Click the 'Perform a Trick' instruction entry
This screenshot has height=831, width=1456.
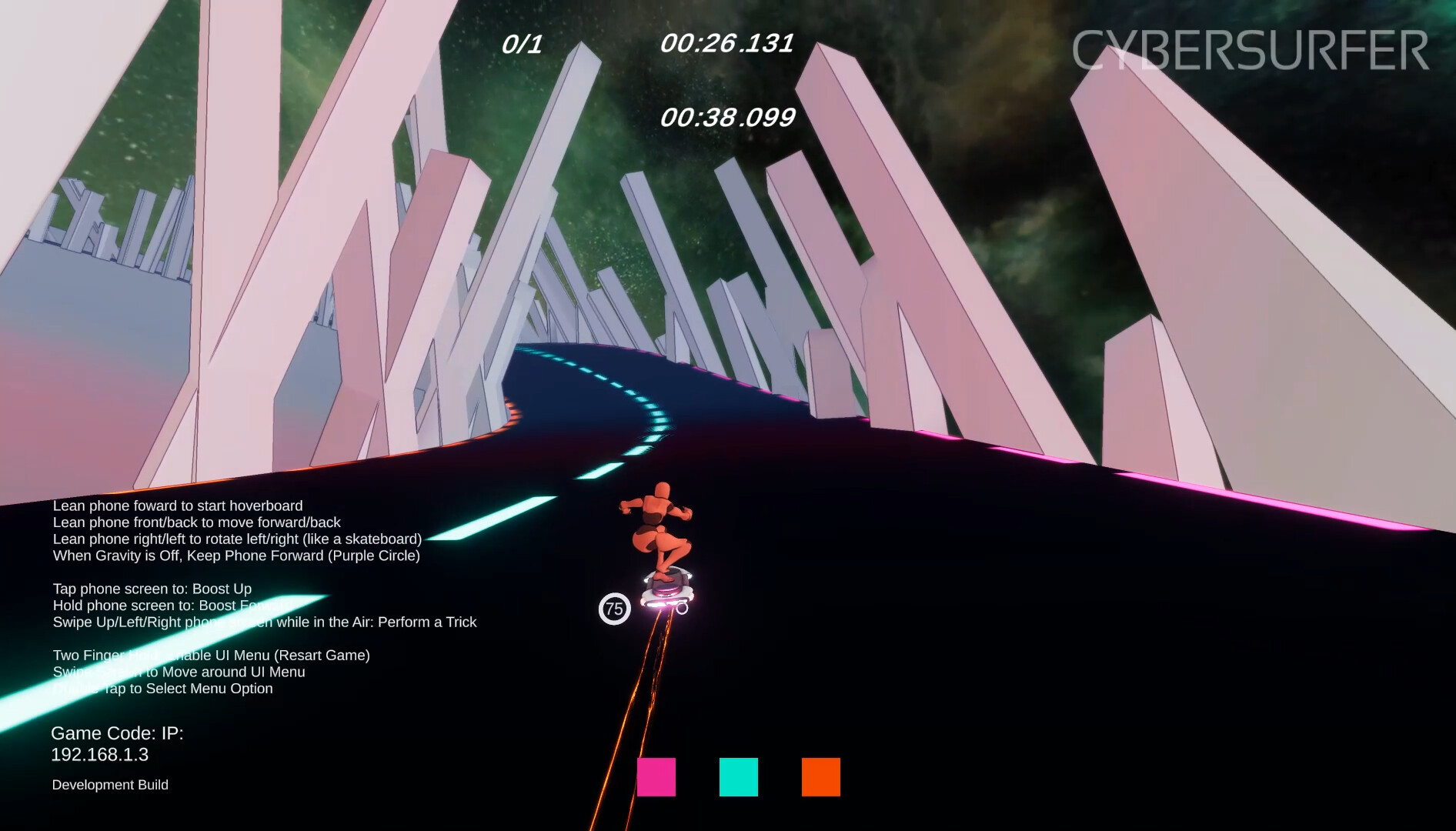(x=264, y=622)
